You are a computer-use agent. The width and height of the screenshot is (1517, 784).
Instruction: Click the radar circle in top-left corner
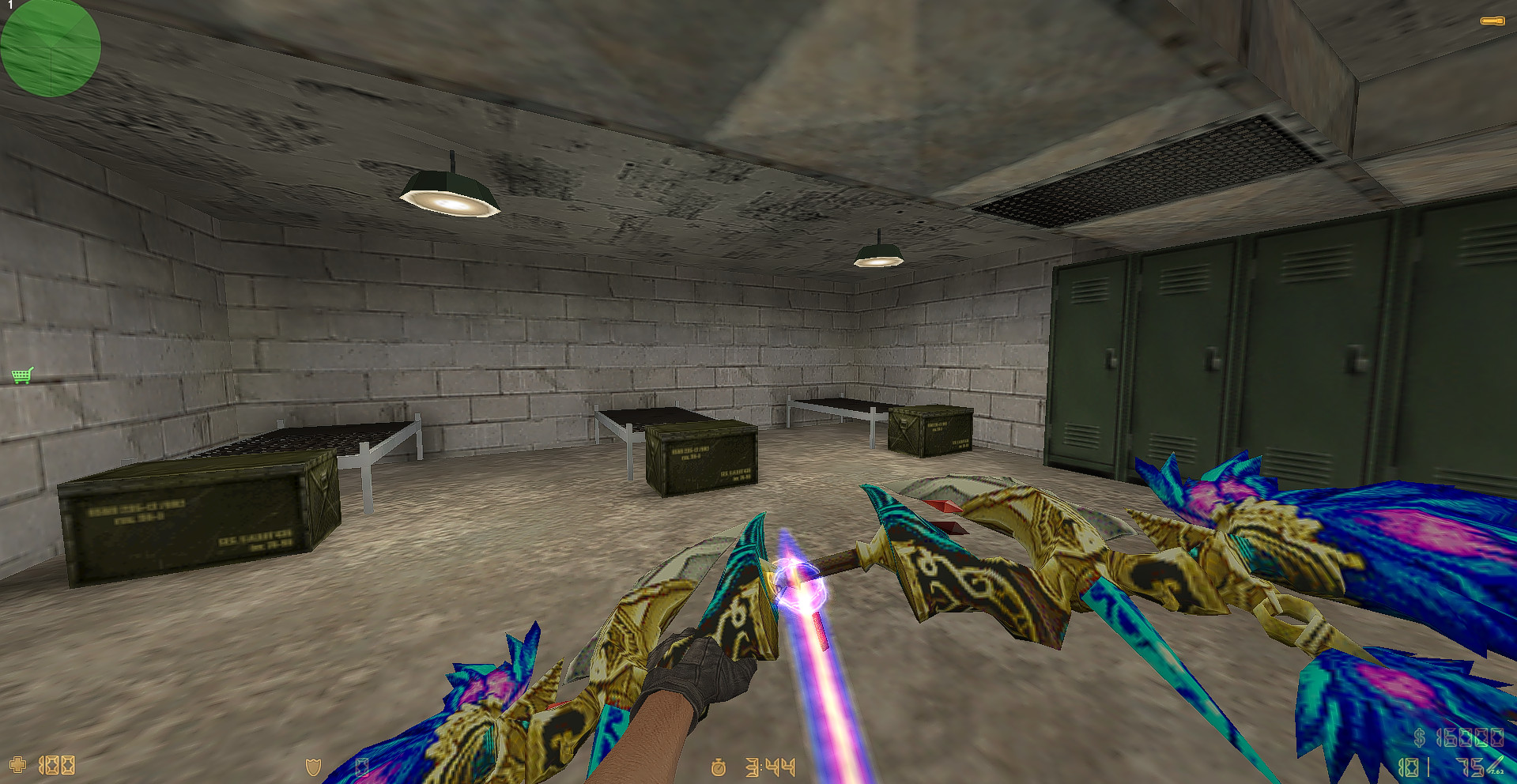coord(50,49)
